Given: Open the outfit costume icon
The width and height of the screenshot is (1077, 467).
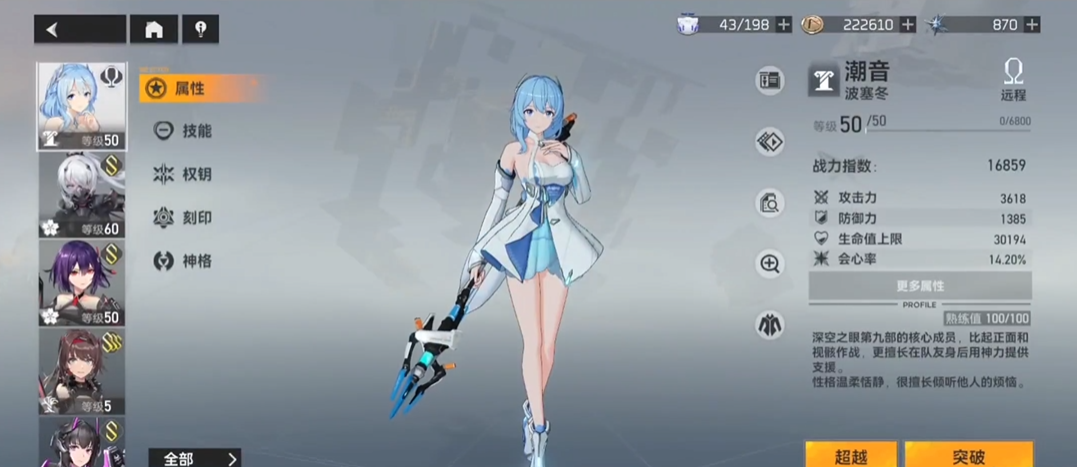Looking at the screenshot, I should [770, 325].
